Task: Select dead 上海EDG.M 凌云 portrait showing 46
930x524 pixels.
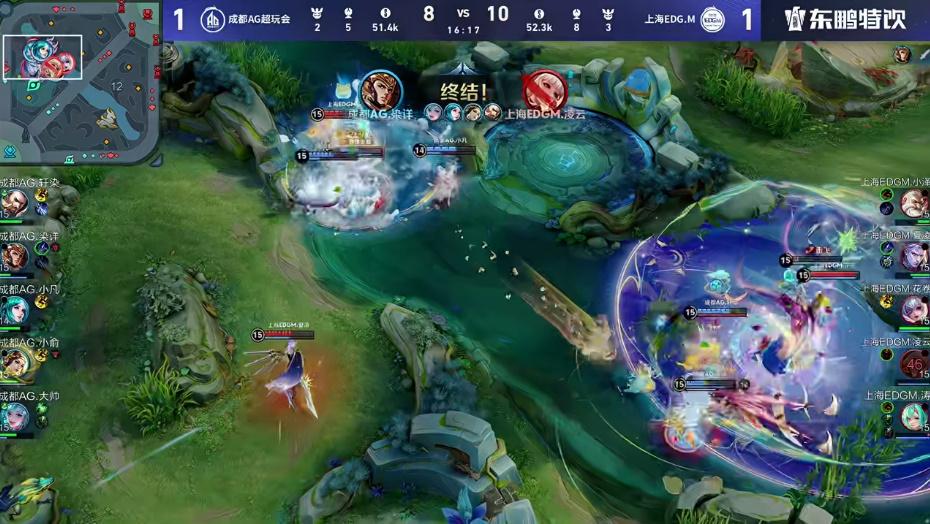Action: (x=914, y=363)
